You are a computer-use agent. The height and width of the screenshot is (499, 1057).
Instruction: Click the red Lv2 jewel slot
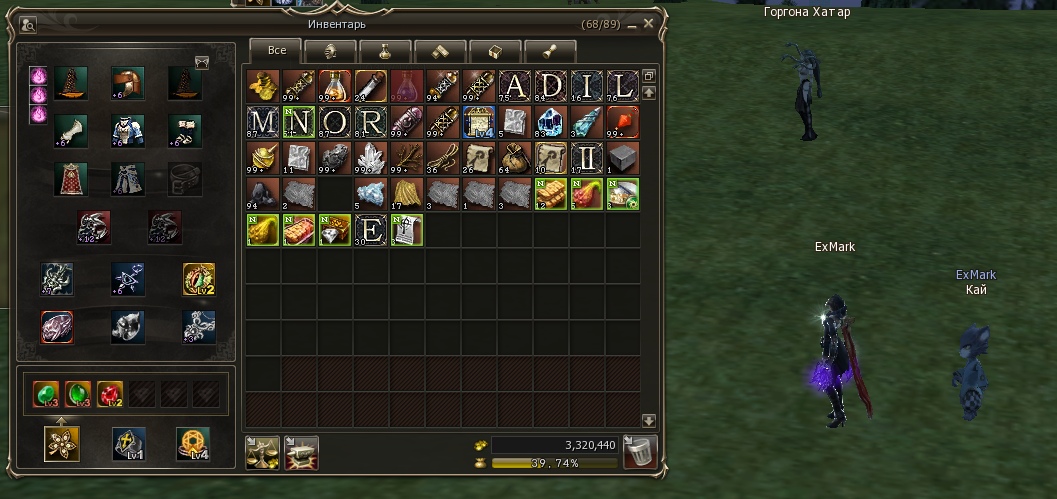tap(110, 394)
